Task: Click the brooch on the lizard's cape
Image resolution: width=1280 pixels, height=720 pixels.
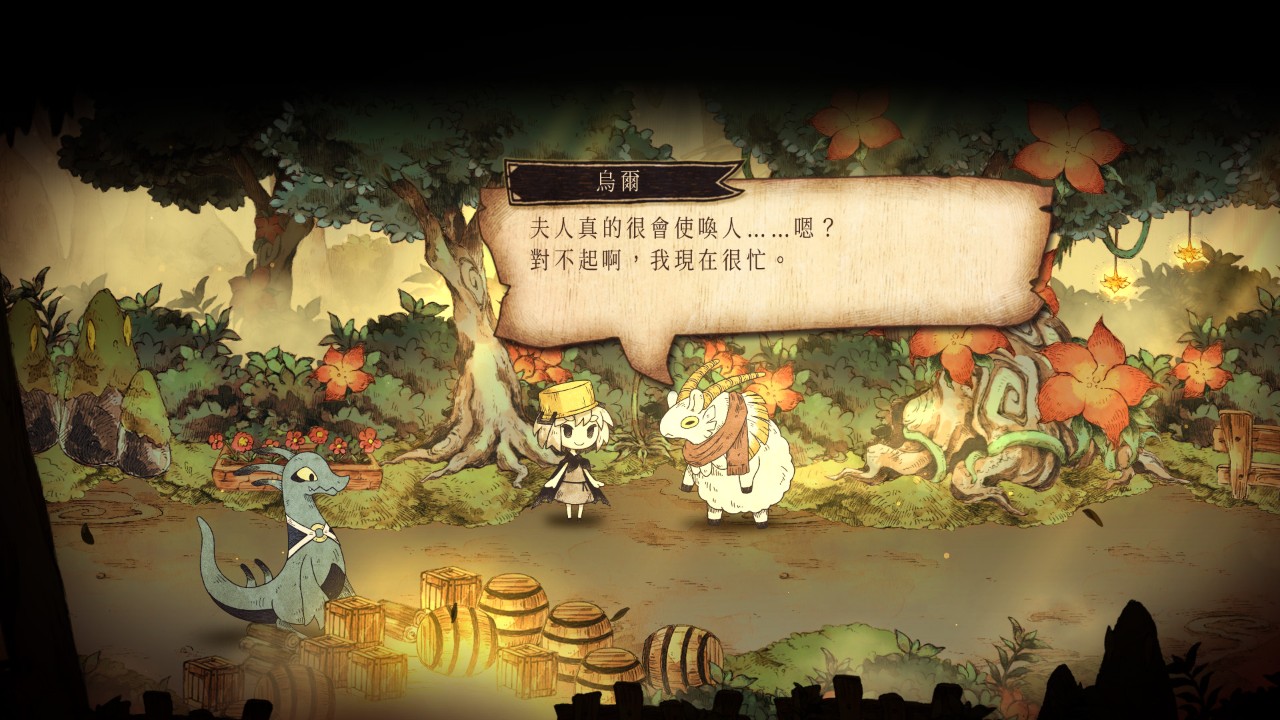Action: 318,533
